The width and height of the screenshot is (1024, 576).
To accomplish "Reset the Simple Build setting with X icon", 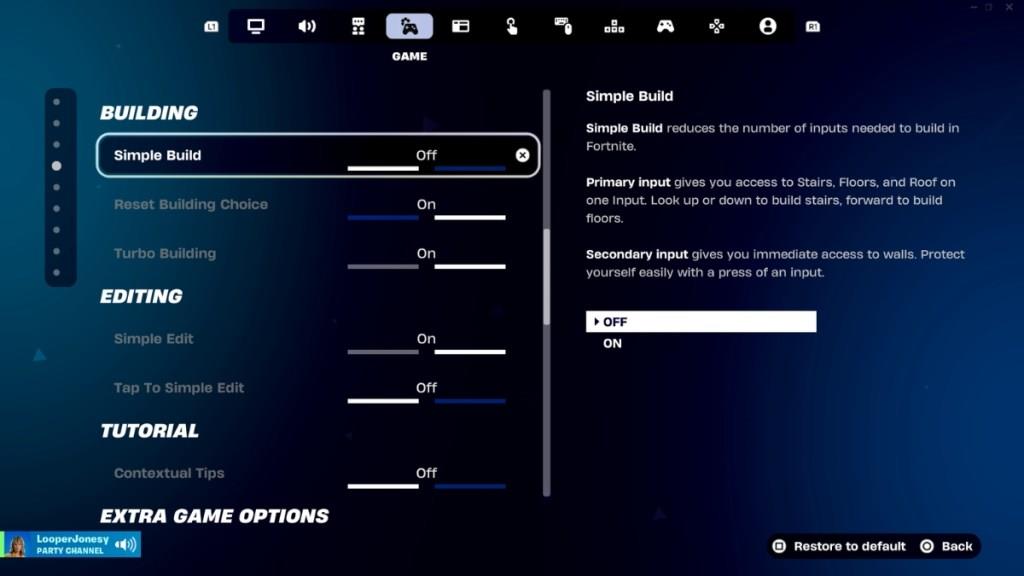I will point(522,155).
